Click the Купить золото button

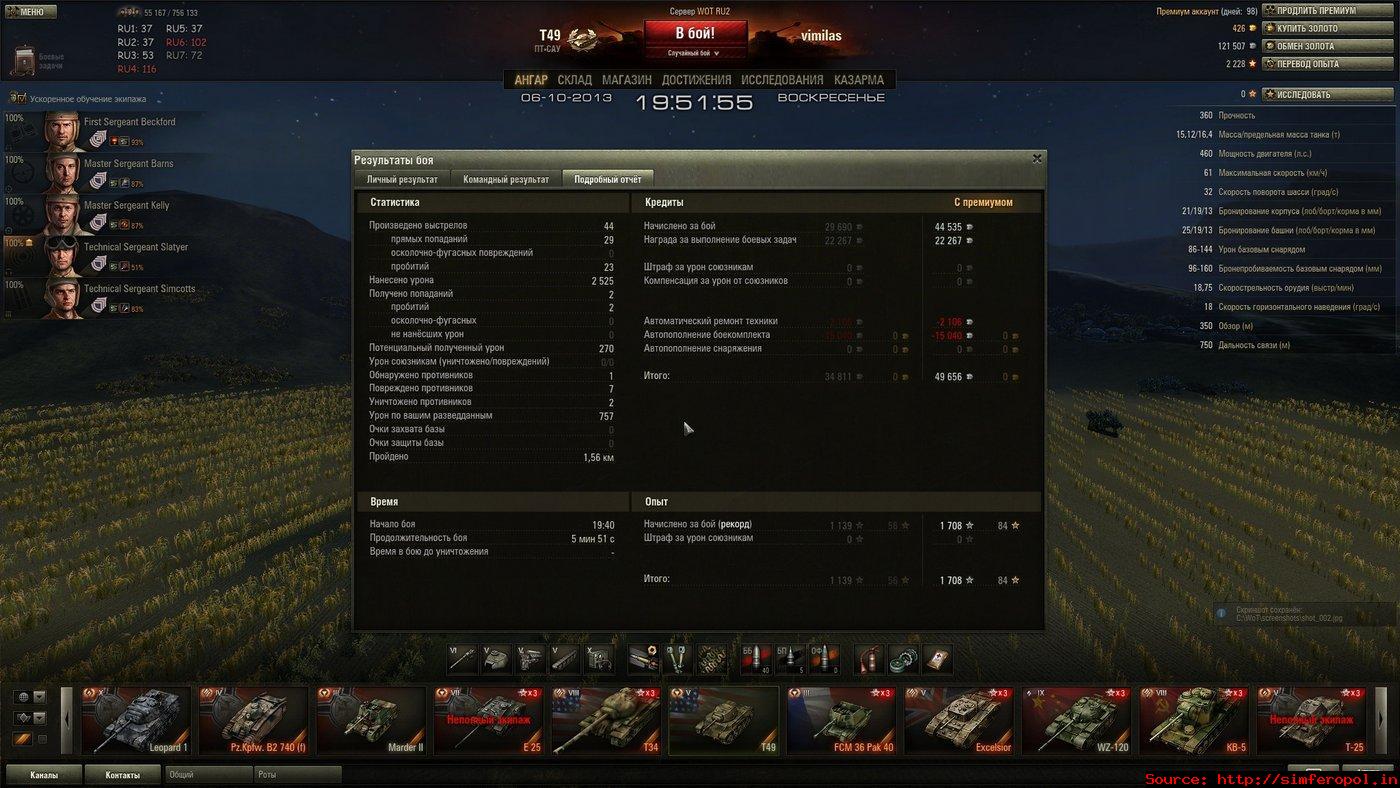coord(1329,28)
